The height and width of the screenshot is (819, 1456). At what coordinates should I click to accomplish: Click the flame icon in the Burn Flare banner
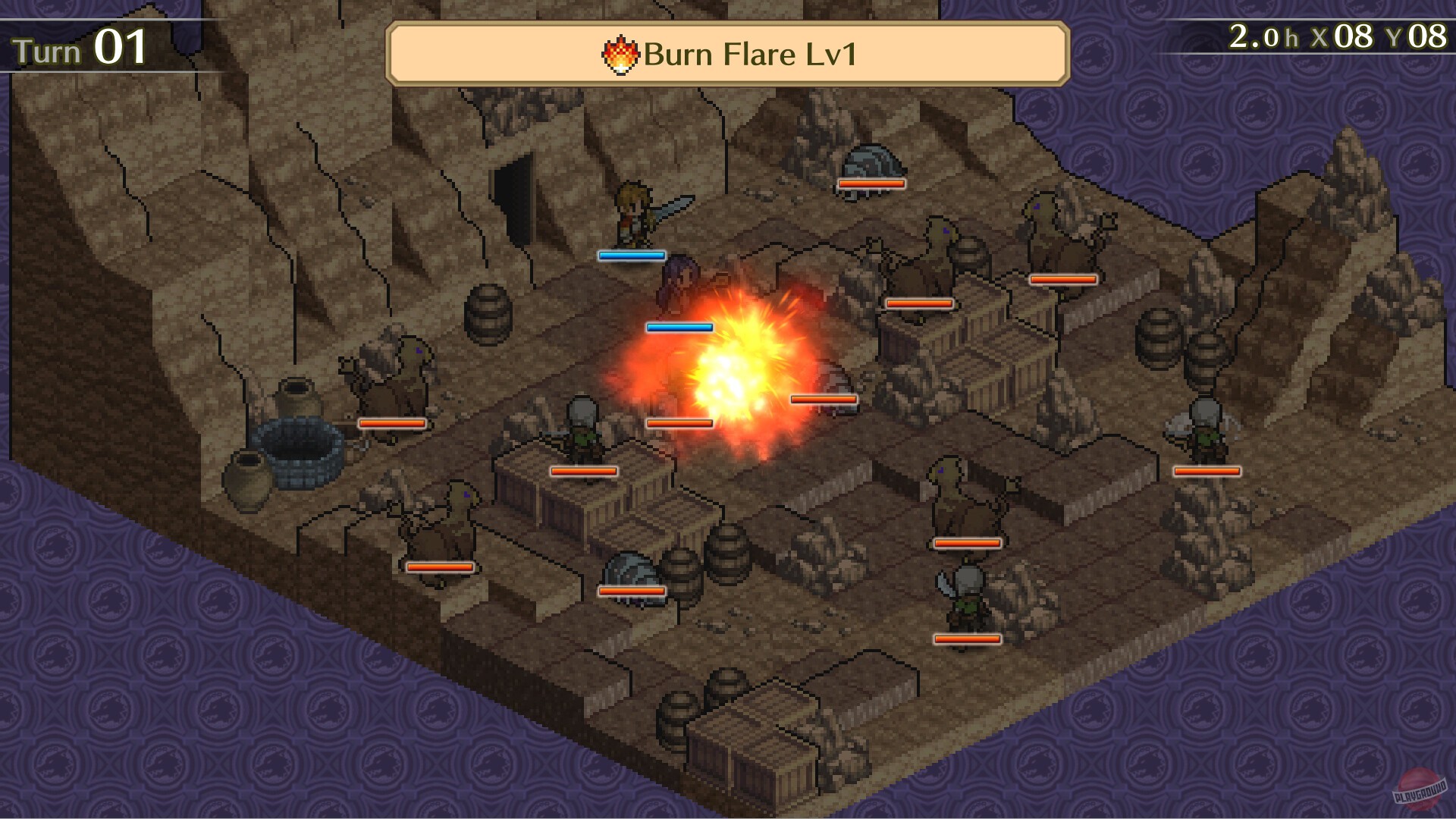[620, 55]
